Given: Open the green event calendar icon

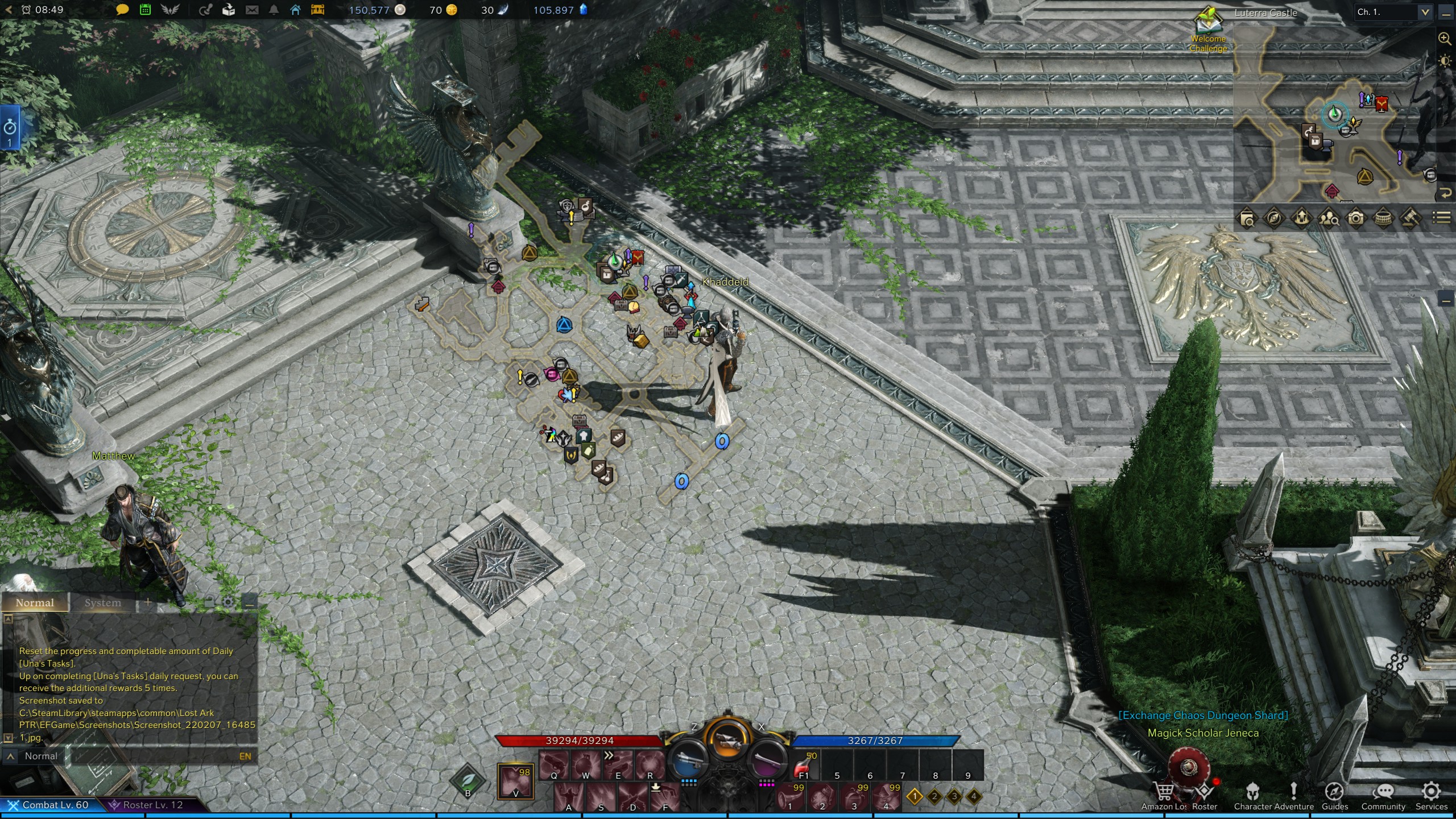Looking at the screenshot, I should click(x=146, y=10).
